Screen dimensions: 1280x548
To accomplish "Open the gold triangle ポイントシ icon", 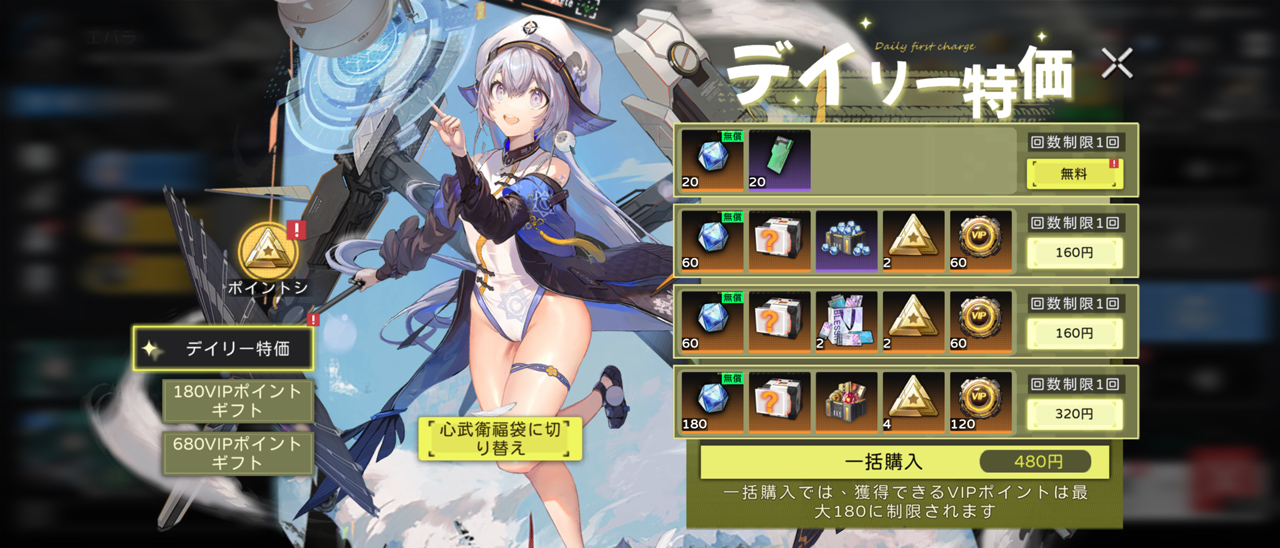I will (x=266, y=250).
